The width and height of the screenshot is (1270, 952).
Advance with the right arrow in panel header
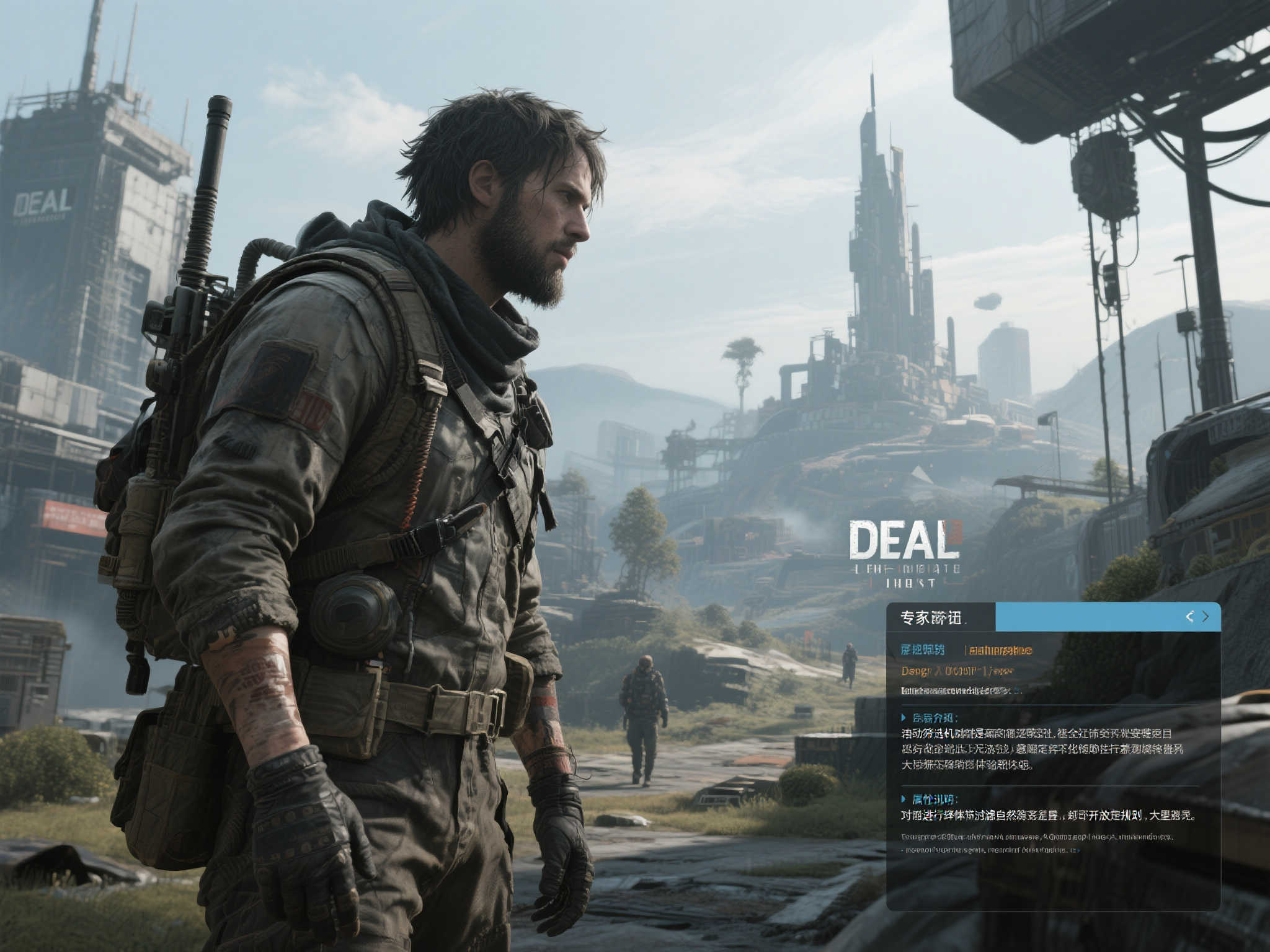1206,616
